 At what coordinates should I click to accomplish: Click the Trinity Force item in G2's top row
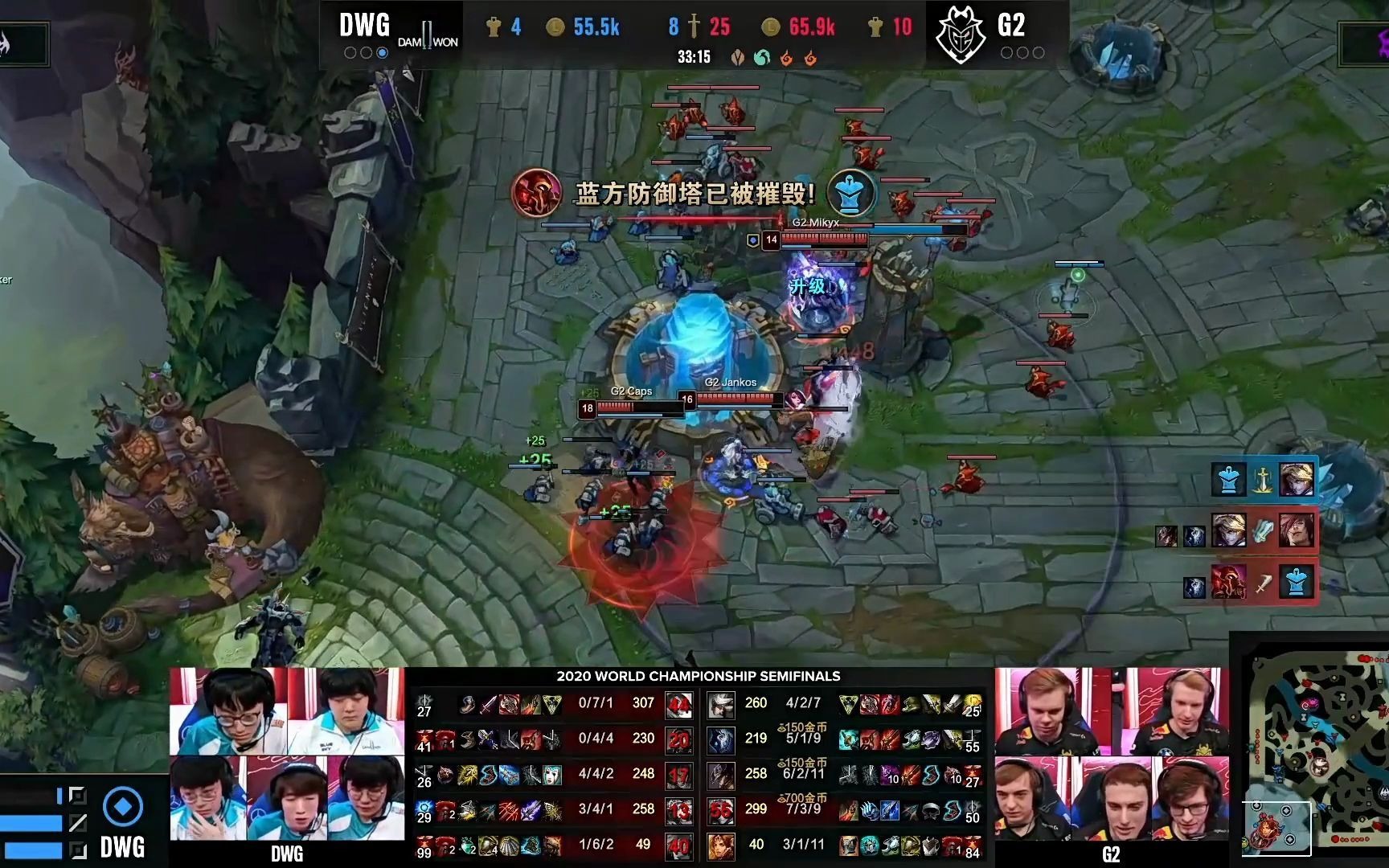click(848, 705)
